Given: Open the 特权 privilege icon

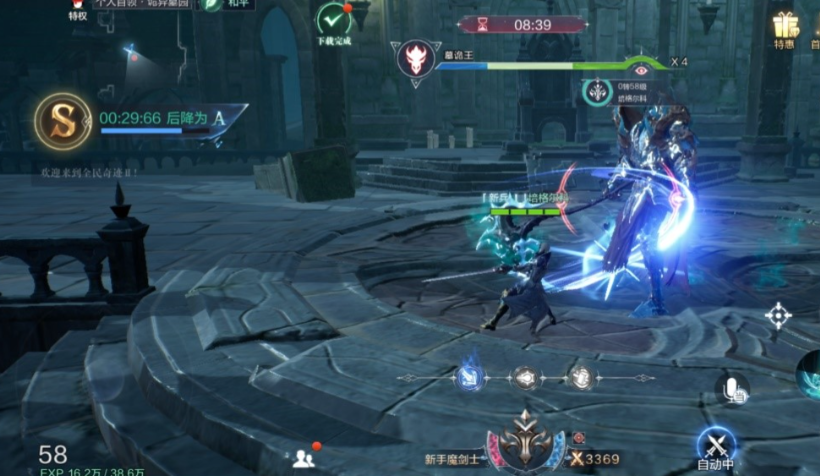Looking at the screenshot, I should [x=78, y=8].
